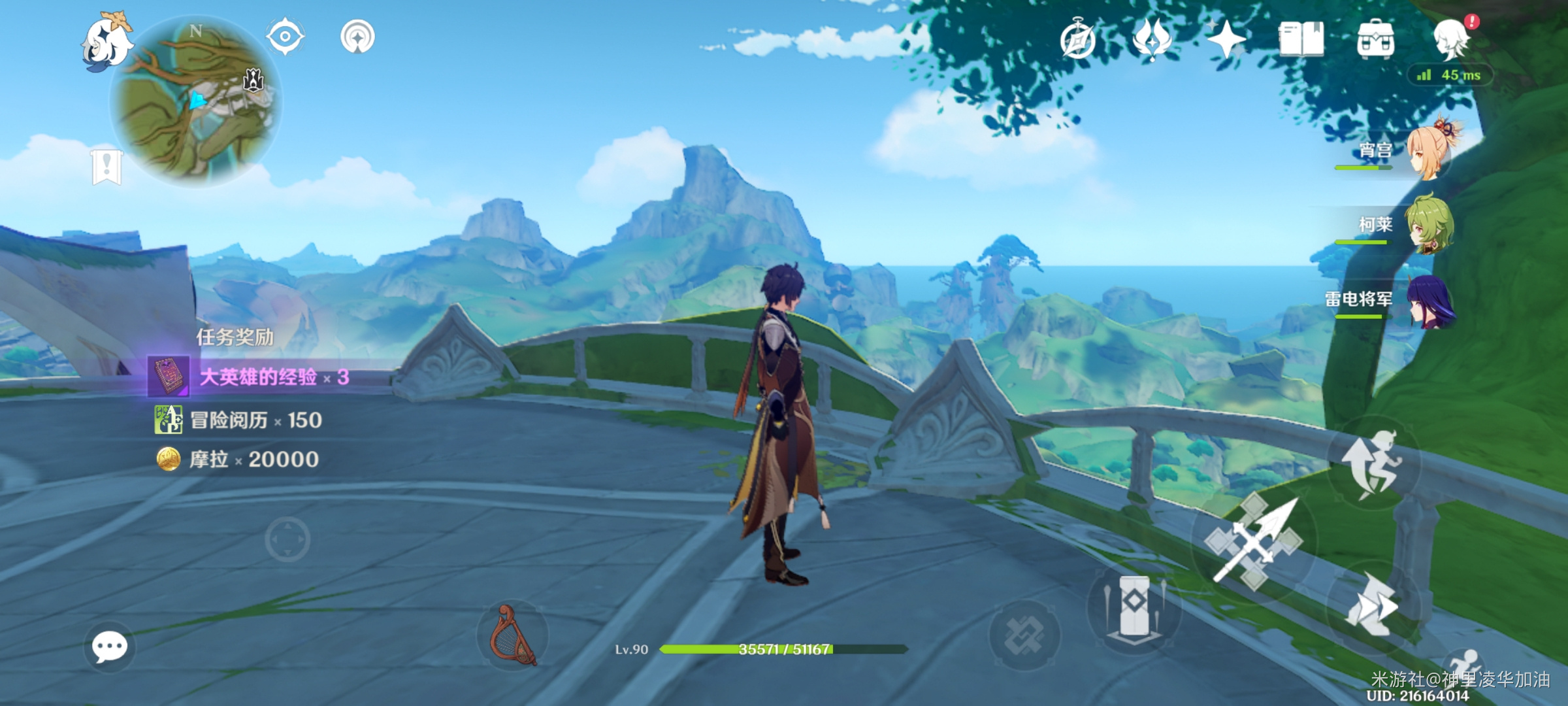Open the compass events icon
Viewport: 1568px width, 706px height.
tap(1078, 41)
